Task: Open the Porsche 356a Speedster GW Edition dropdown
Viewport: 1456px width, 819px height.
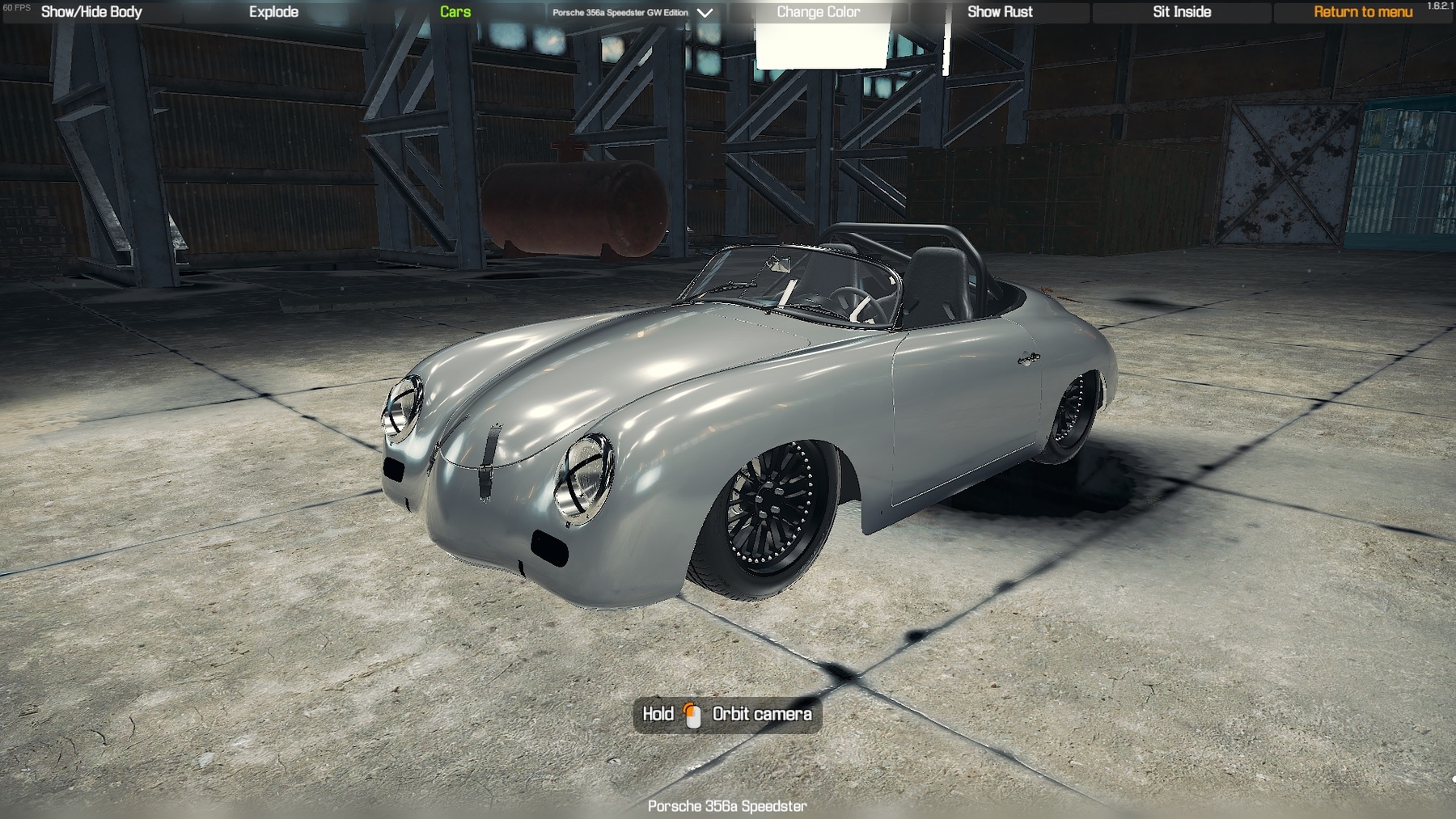Action: click(633, 13)
